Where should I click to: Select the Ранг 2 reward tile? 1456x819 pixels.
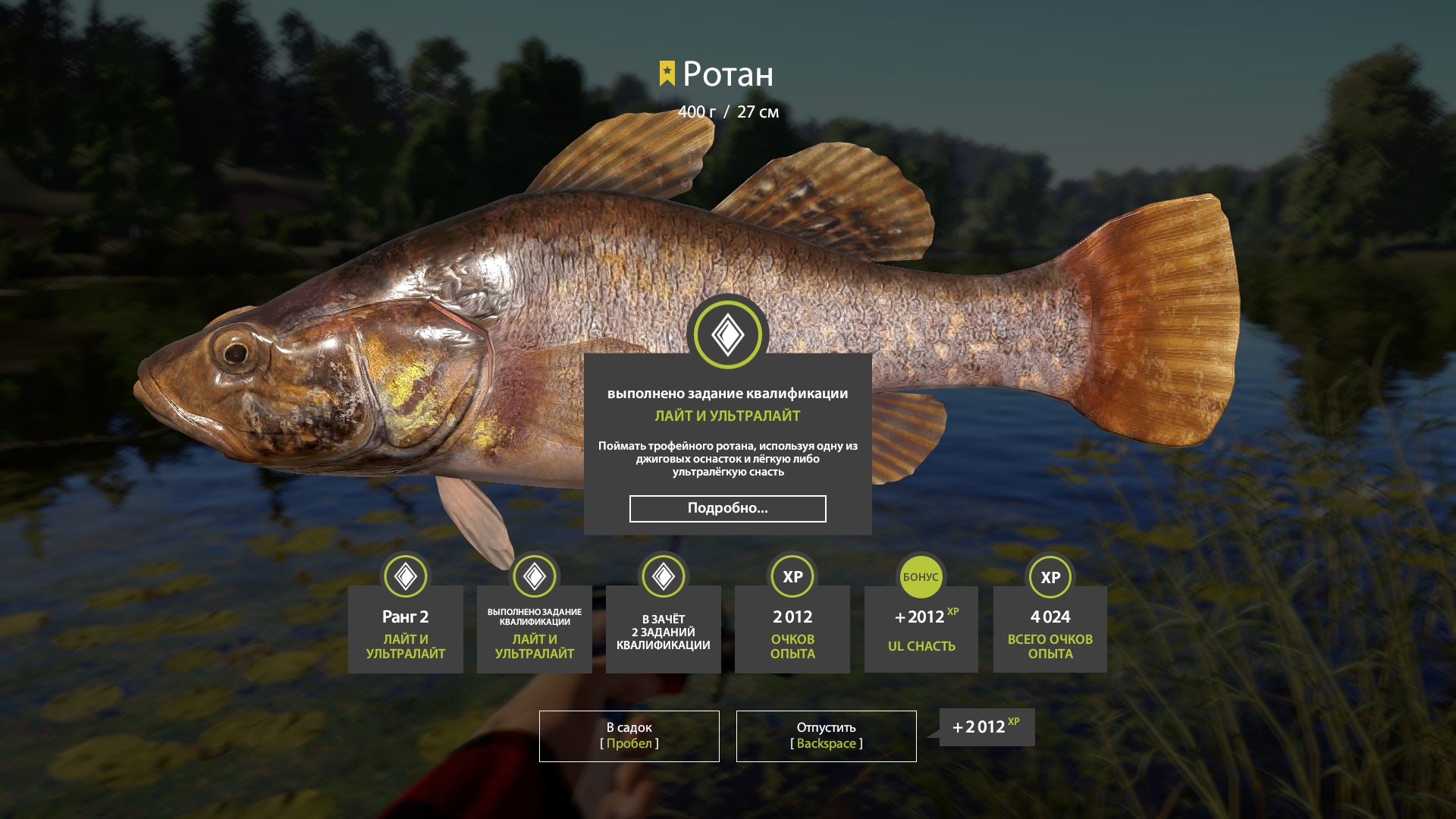tap(406, 629)
